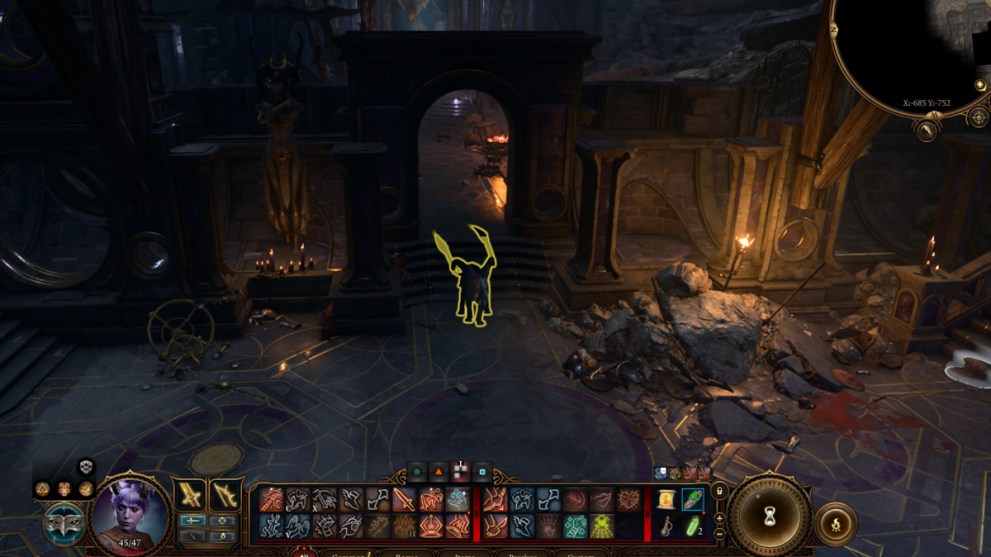The width and height of the screenshot is (991, 557).
Task: Toggle stealth with the mask button
Action: tap(62, 522)
